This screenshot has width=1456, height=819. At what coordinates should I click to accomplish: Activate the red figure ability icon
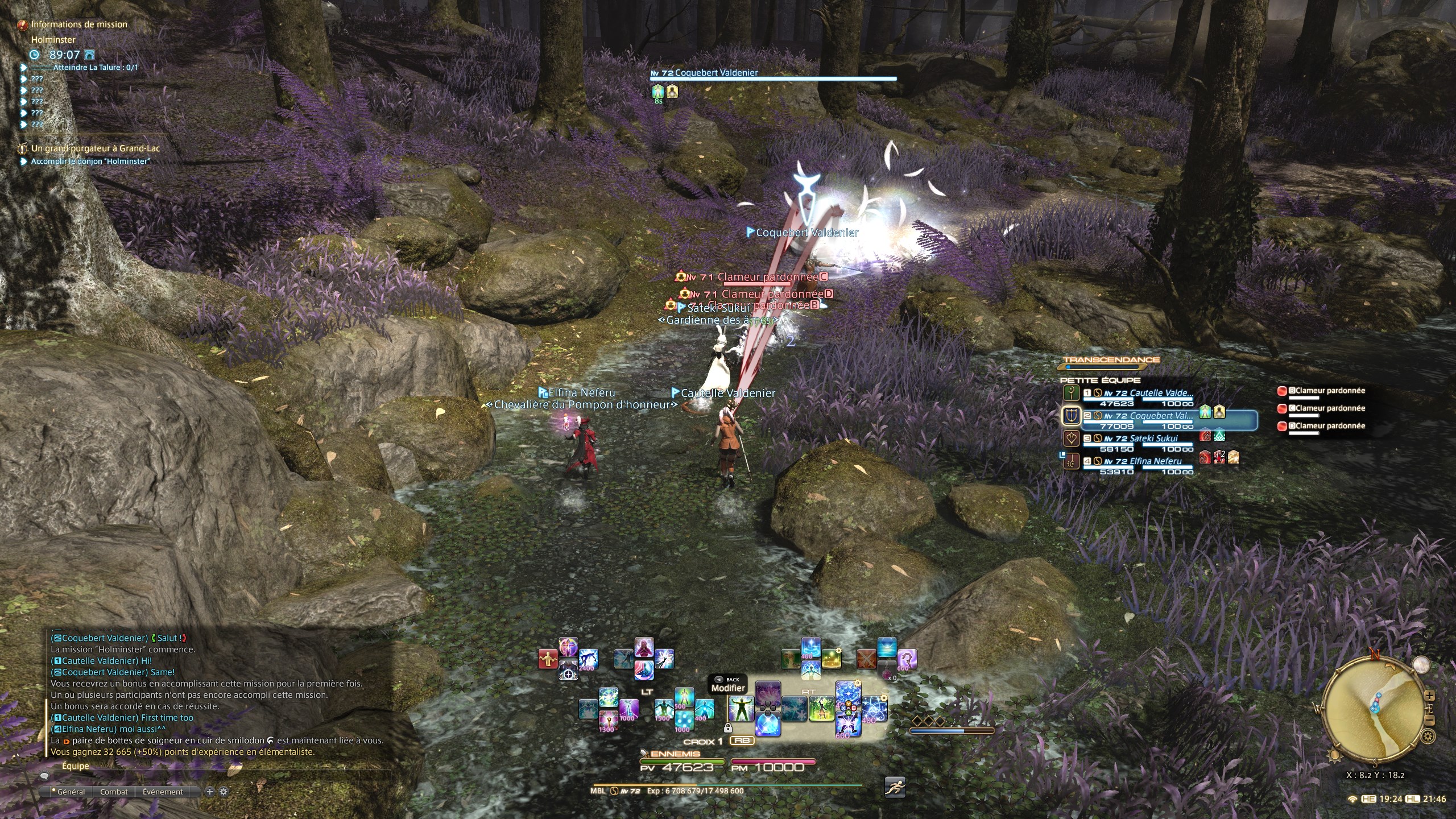pyautogui.click(x=548, y=659)
